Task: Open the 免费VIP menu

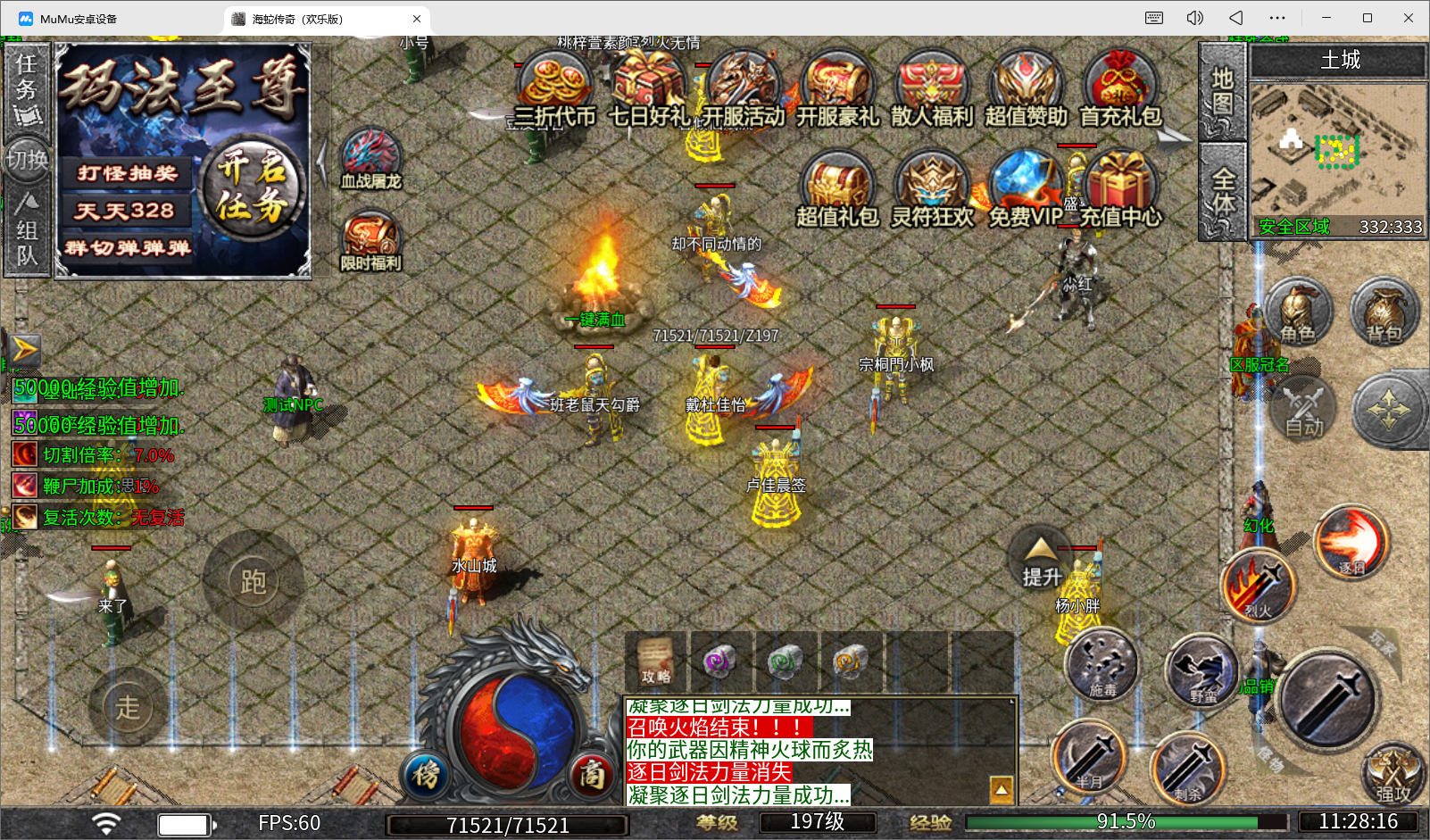Action: [x=1025, y=189]
